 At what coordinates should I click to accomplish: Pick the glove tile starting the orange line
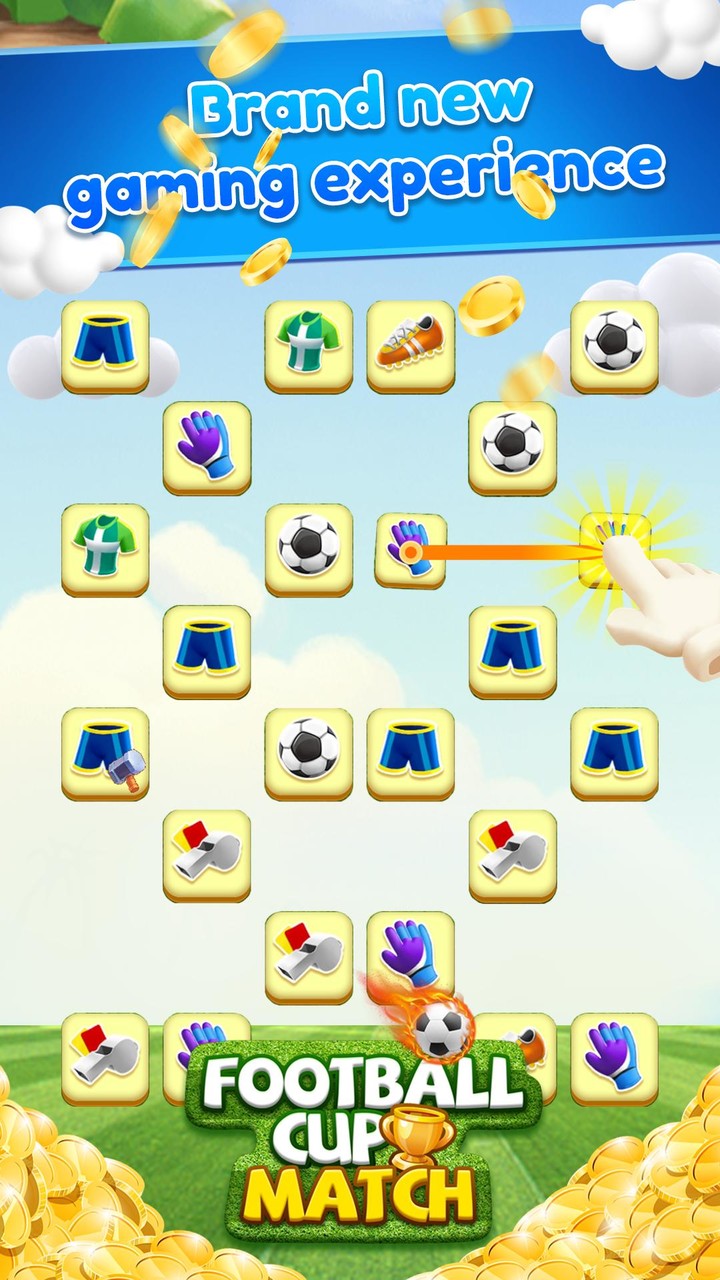pyautogui.click(x=410, y=550)
